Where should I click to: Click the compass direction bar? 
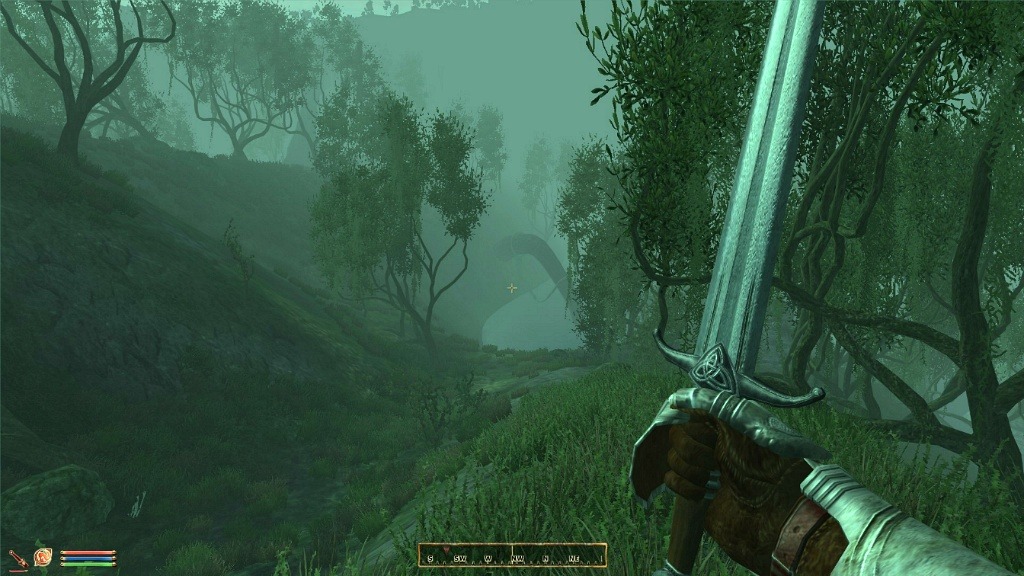(512, 555)
